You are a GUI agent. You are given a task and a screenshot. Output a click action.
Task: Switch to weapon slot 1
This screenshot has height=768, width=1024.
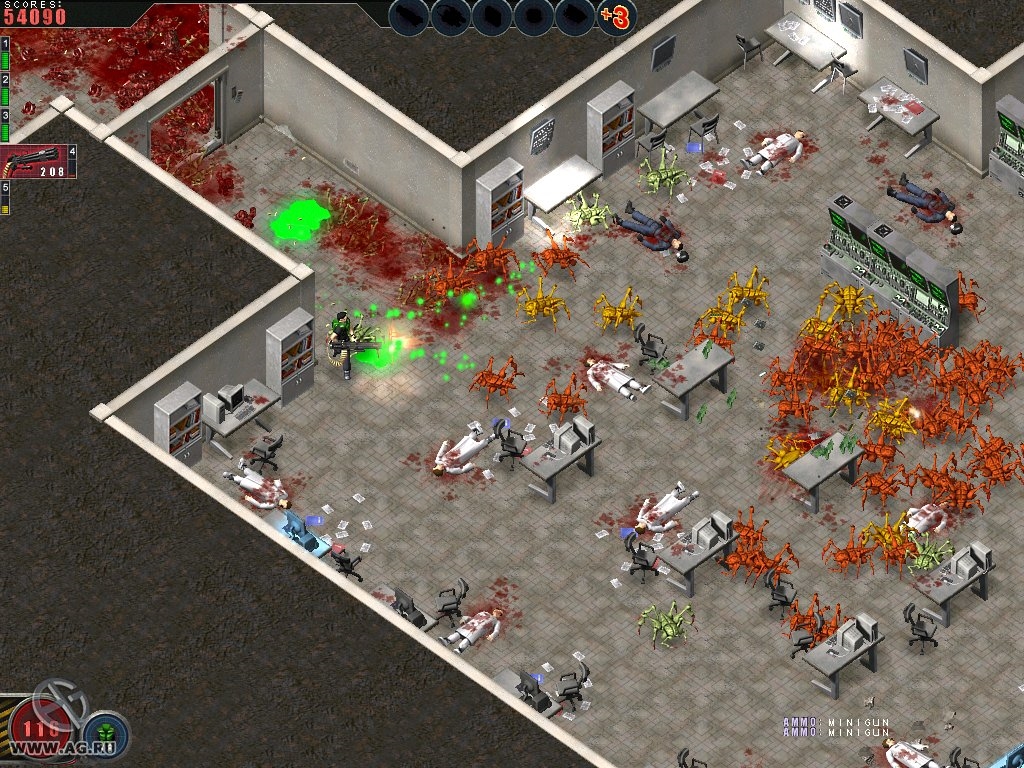point(5,54)
